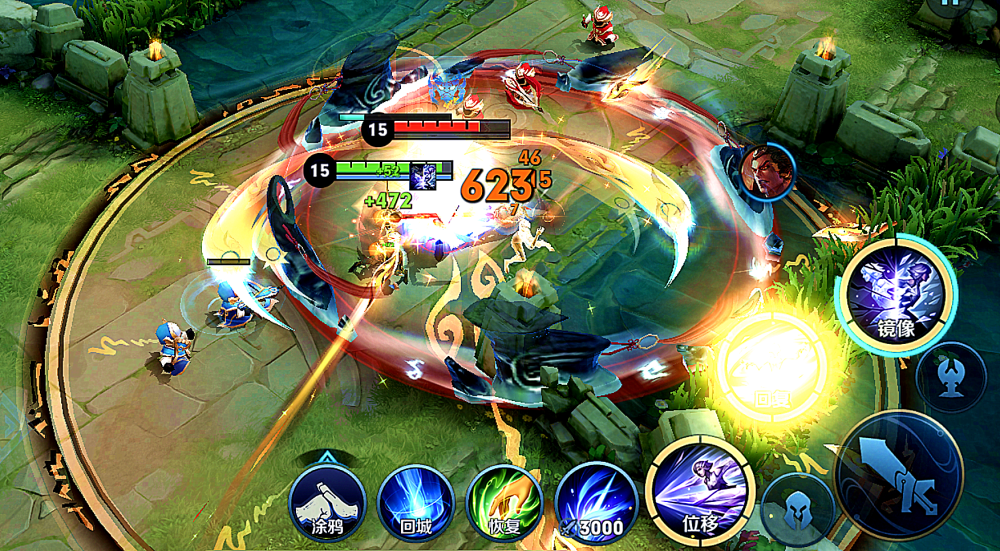The width and height of the screenshot is (1000, 551).
Task: Tap the blue skill showing 3000
Action: (596, 503)
